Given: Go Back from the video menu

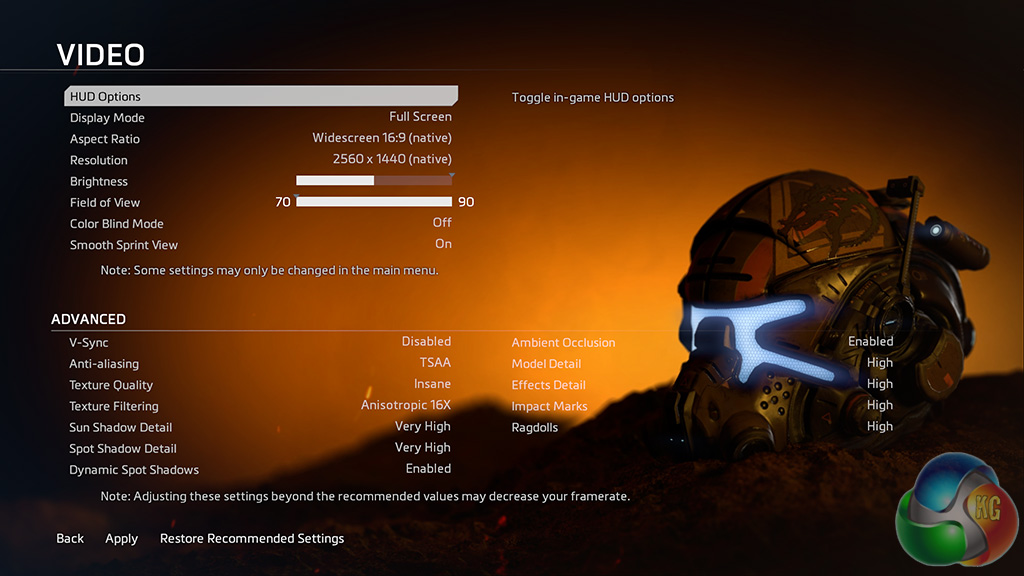Looking at the screenshot, I should [70, 539].
